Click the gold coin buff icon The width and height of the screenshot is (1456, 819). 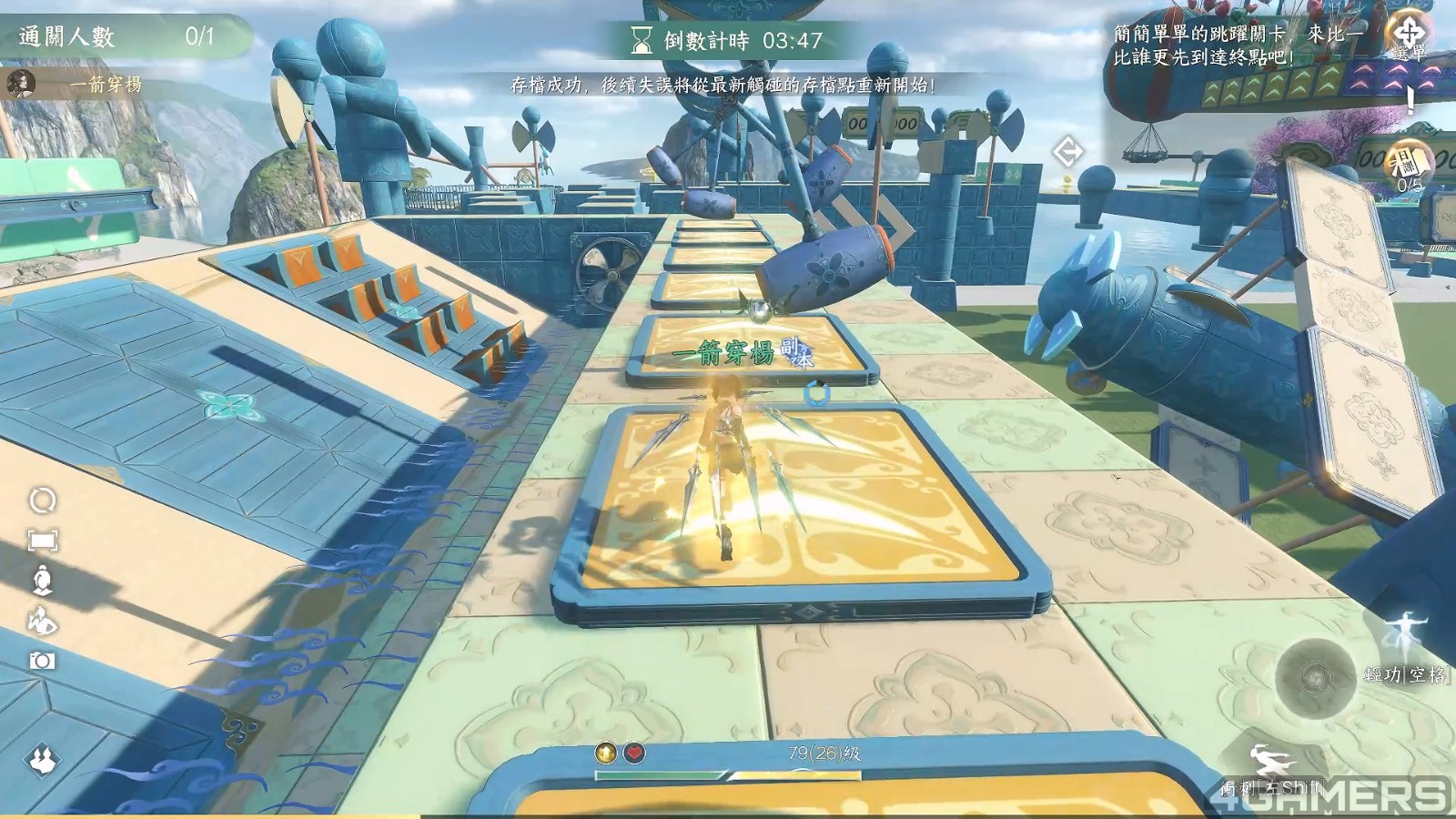605,753
